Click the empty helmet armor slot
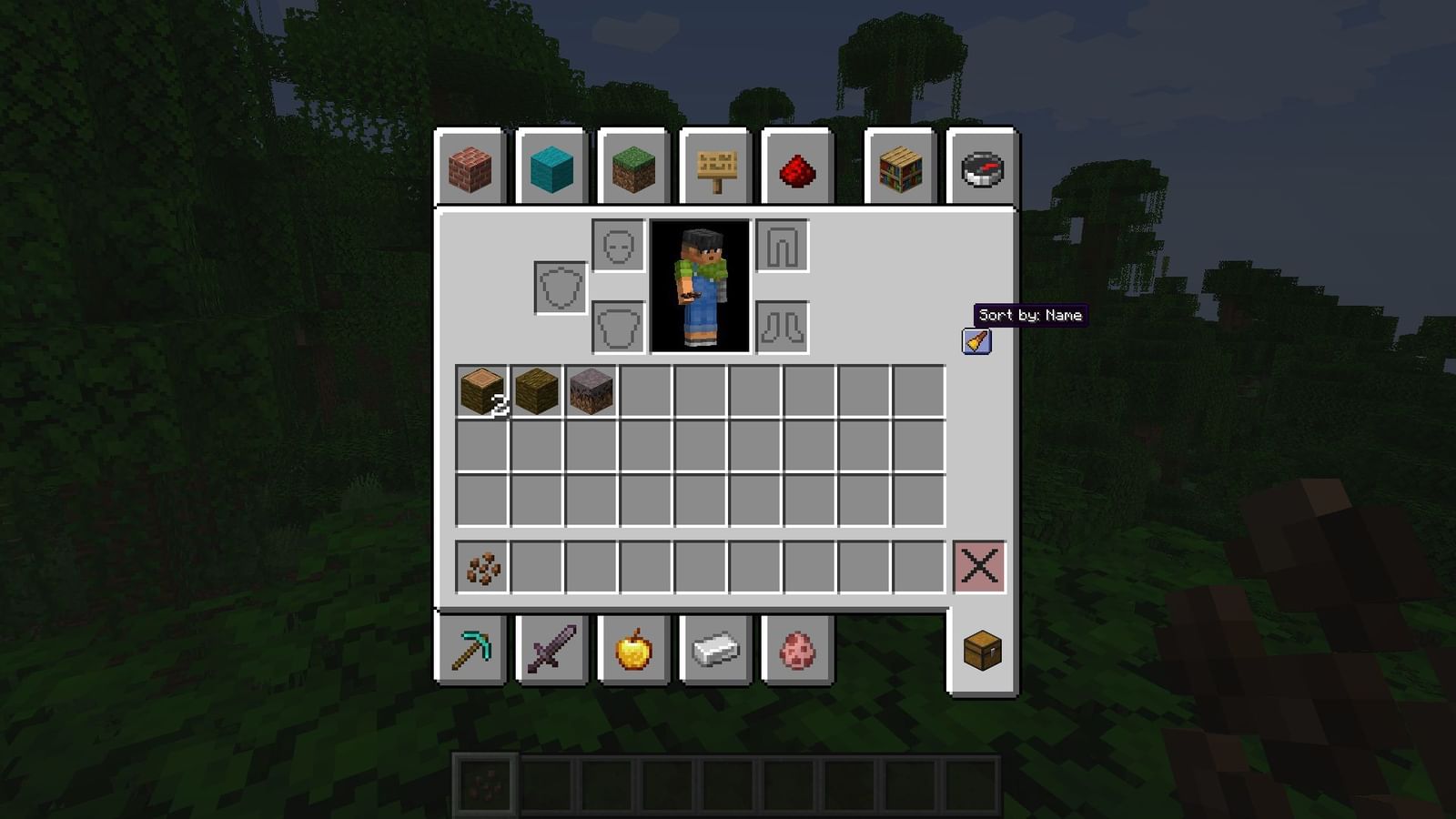The width and height of the screenshot is (1456, 819). (619, 246)
